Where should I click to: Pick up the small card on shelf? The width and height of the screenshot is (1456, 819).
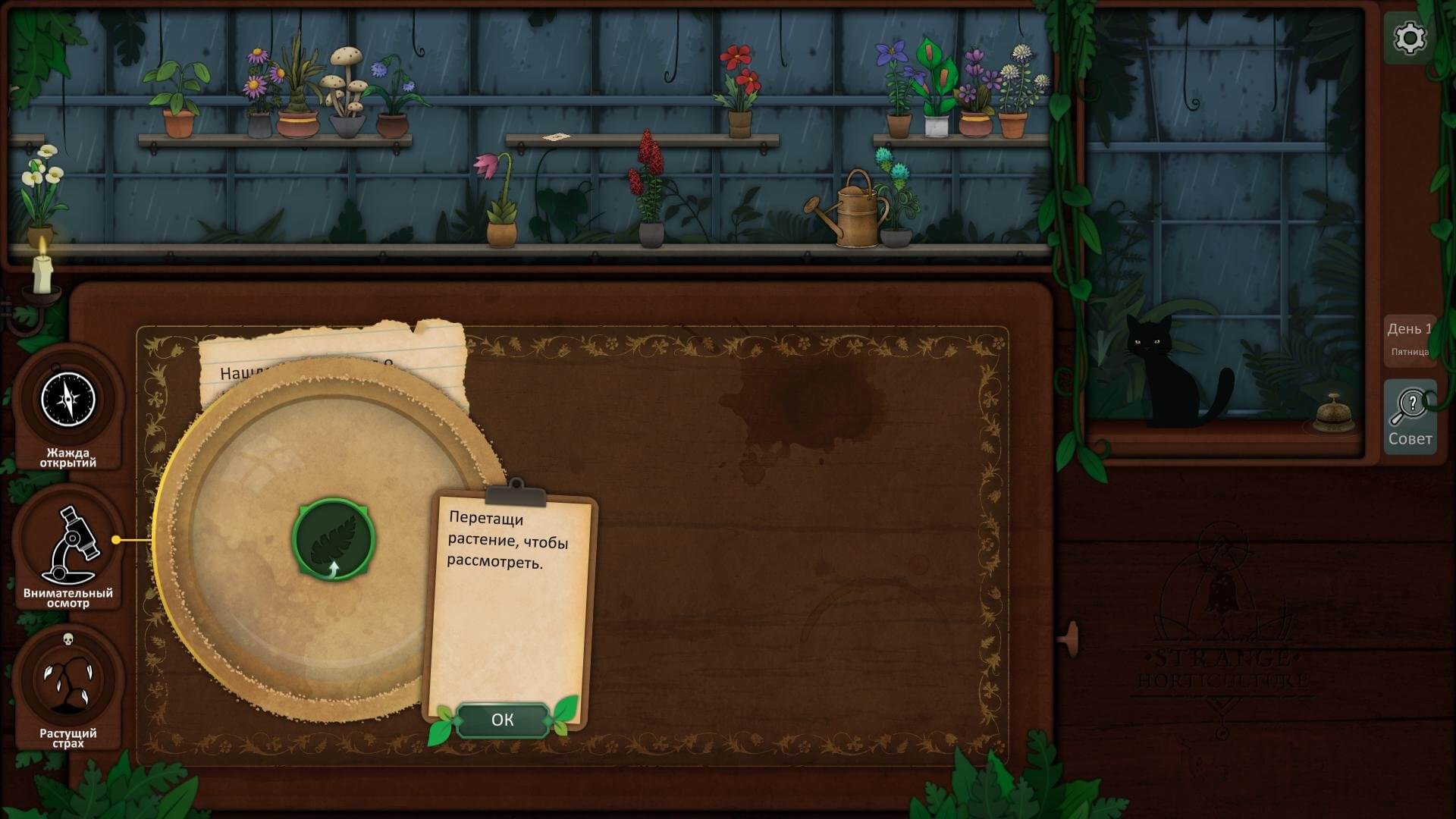pyautogui.click(x=556, y=137)
